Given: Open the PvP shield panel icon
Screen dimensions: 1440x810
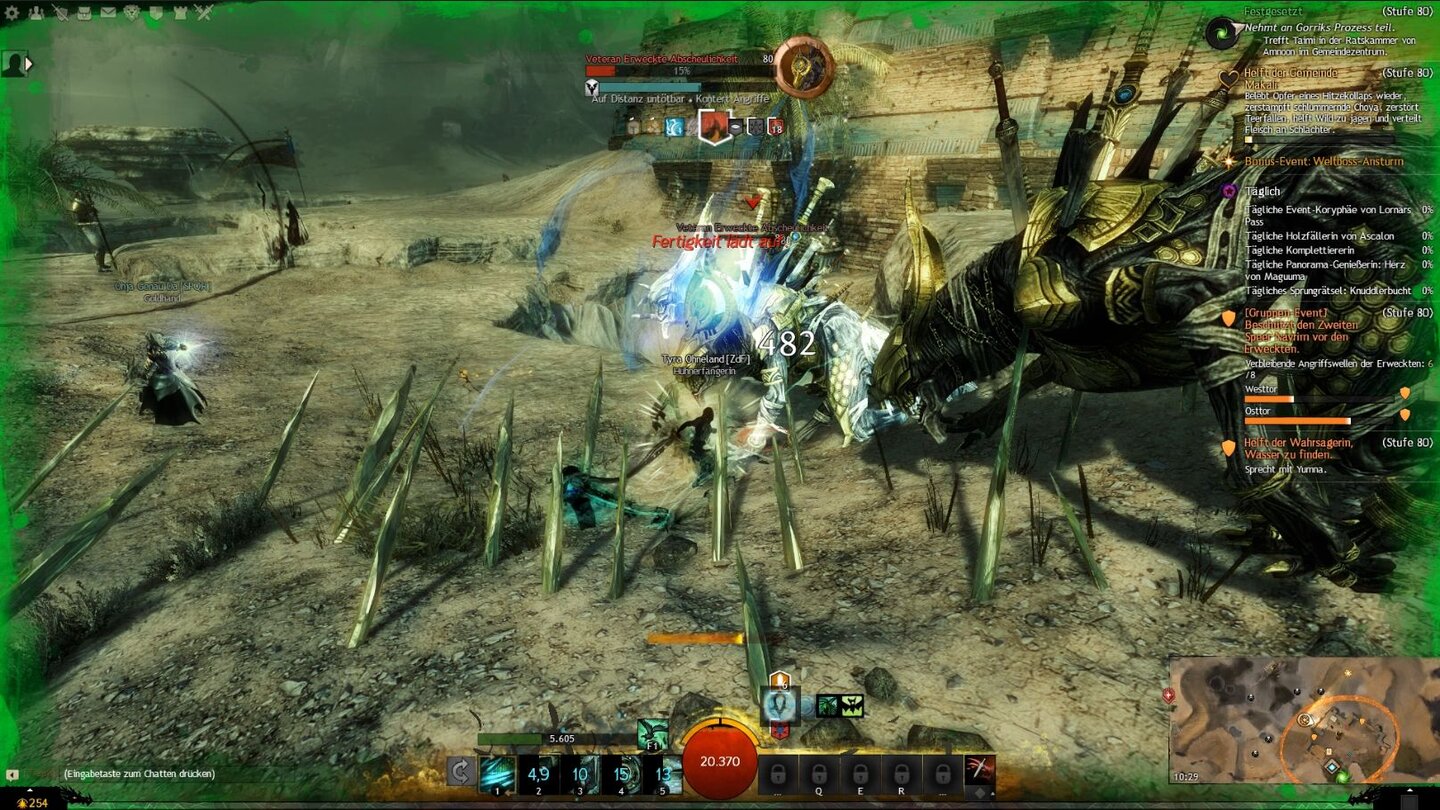Looking at the screenshot, I should [x=157, y=13].
